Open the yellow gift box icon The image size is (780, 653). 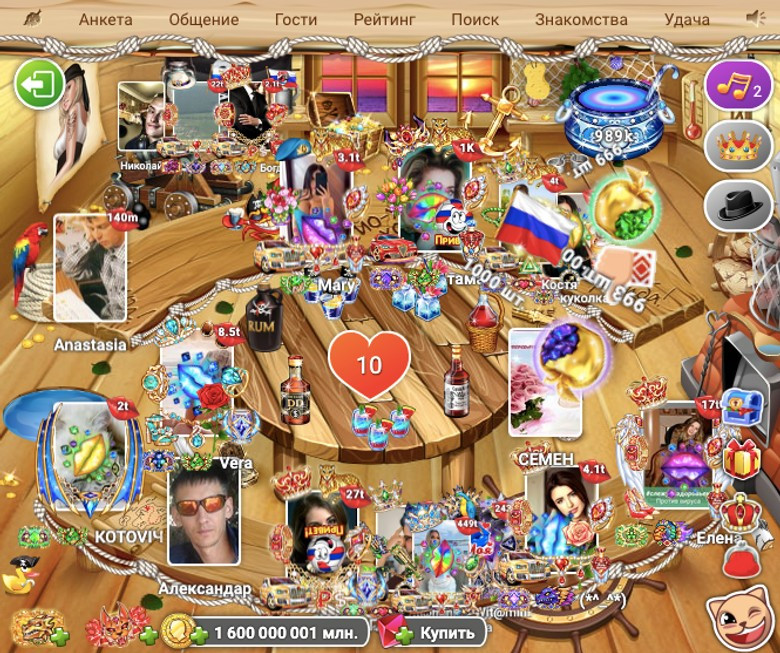pyautogui.click(x=742, y=460)
